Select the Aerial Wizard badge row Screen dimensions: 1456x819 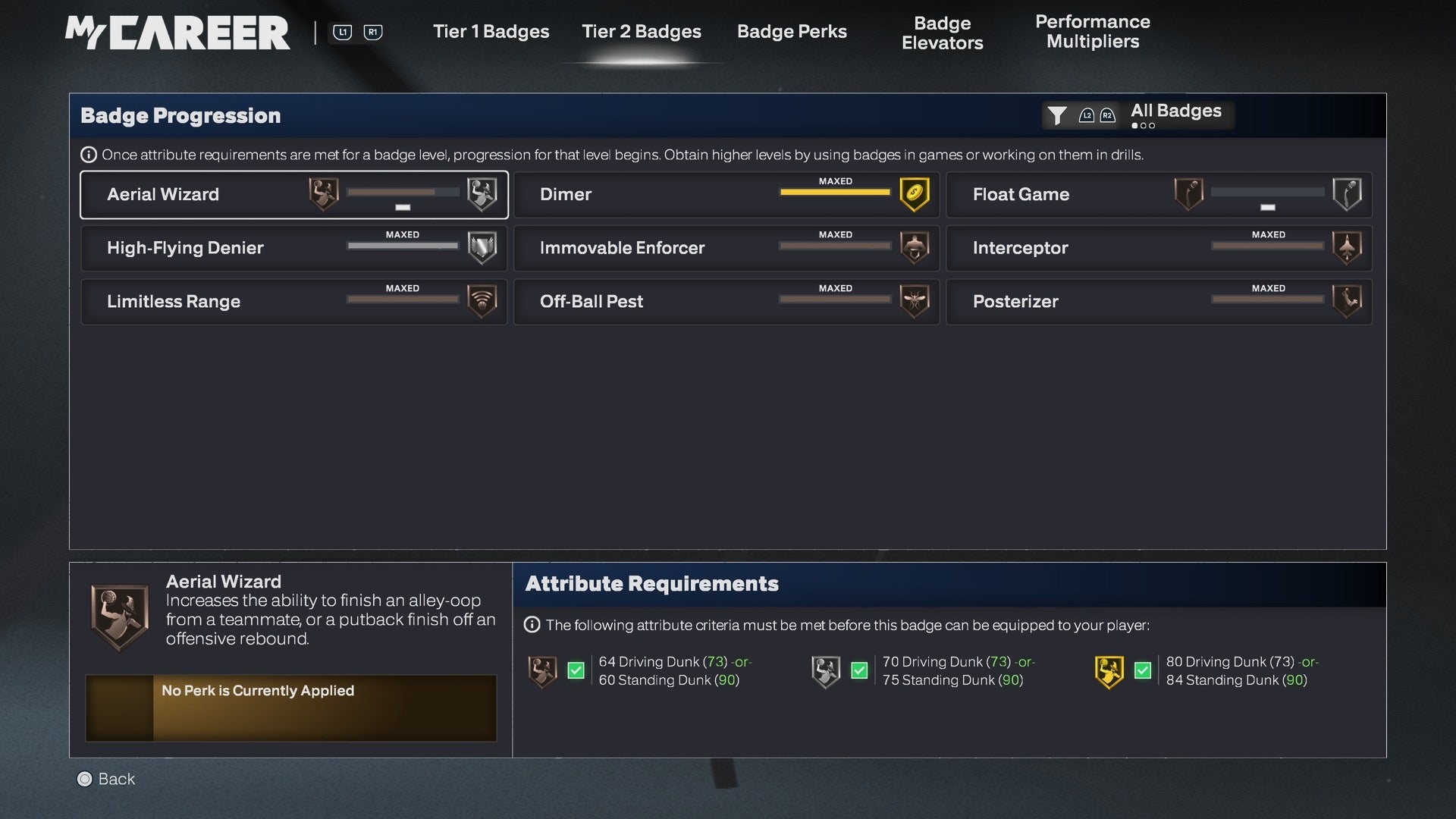click(x=294, y=195)
